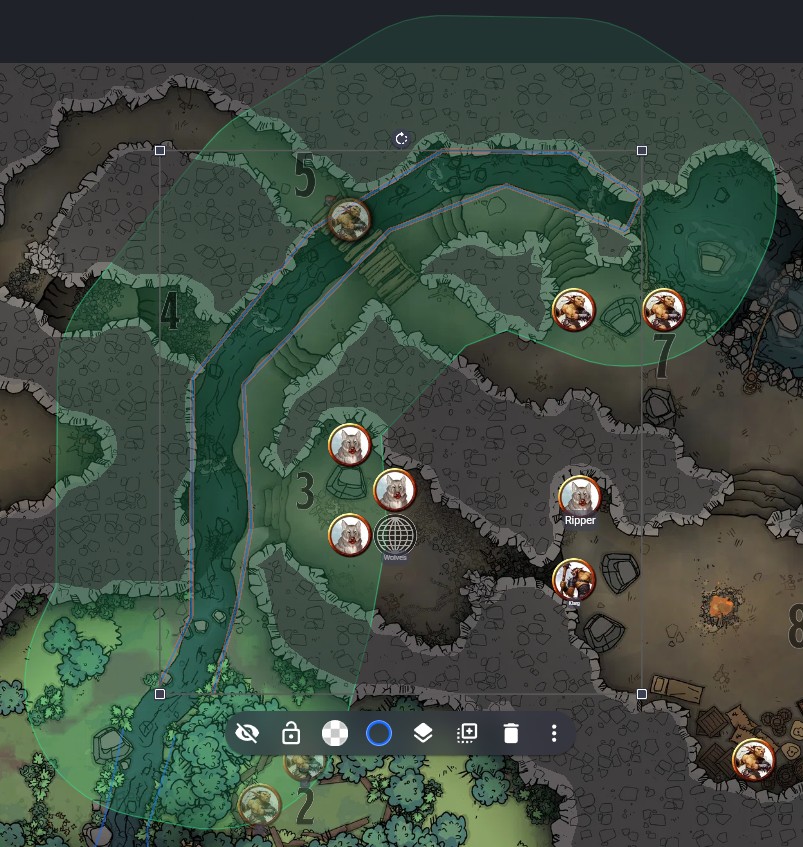Select the globe token labeled Wolves

[x=396, y=535]
